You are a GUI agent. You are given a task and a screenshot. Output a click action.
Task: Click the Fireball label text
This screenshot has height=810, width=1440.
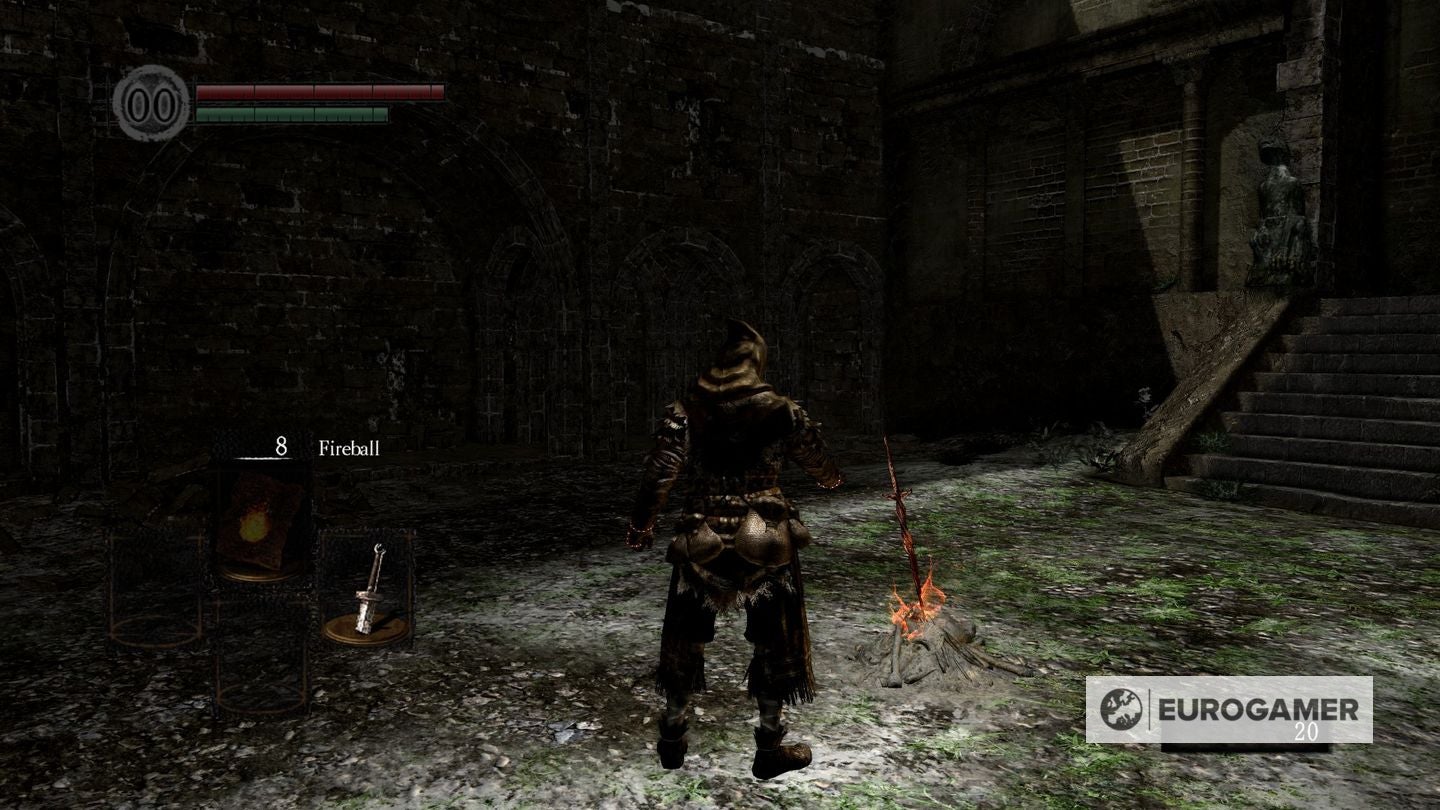pos(349,449)
